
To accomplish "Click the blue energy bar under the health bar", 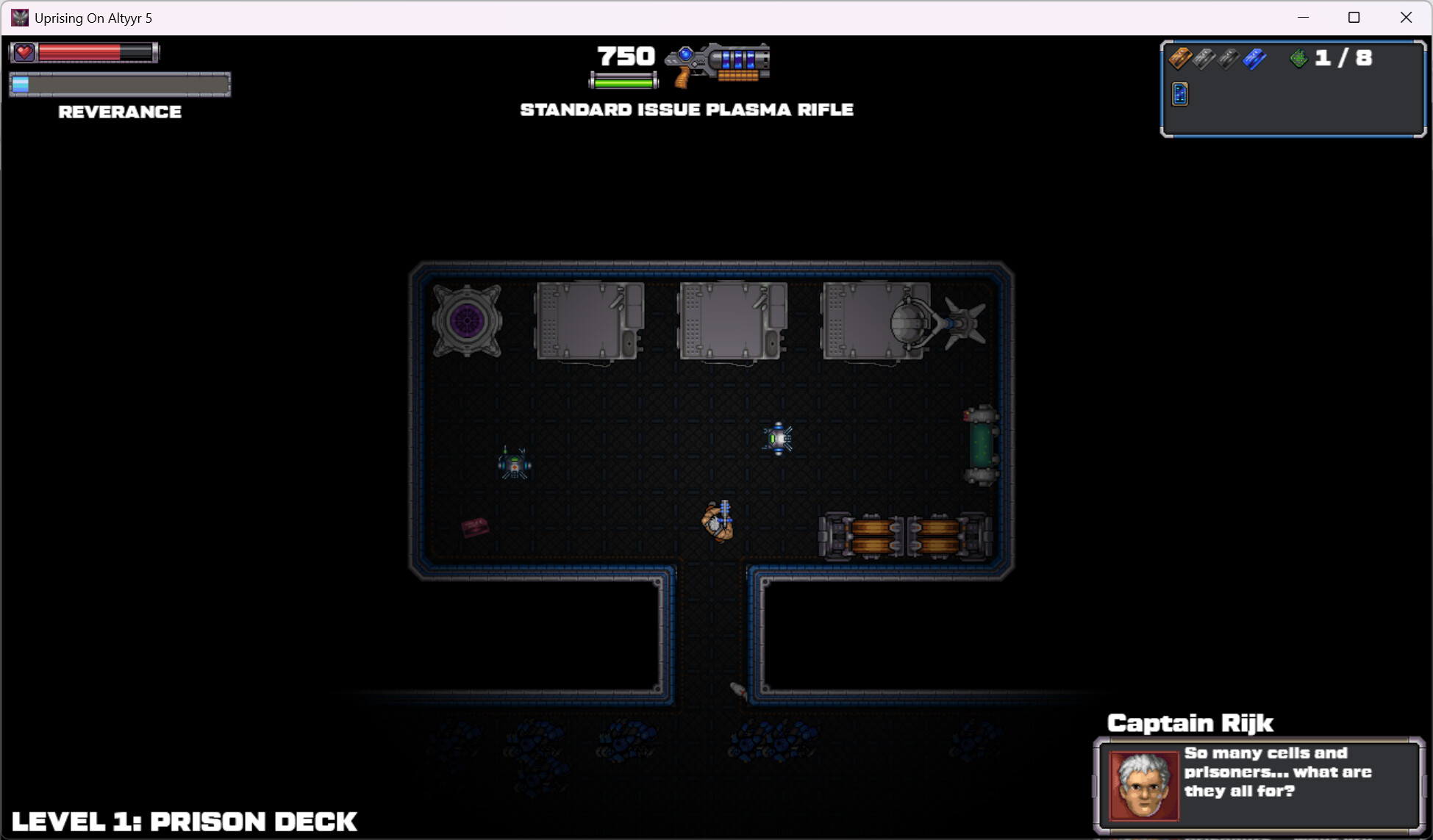I will tap(120, 84).
